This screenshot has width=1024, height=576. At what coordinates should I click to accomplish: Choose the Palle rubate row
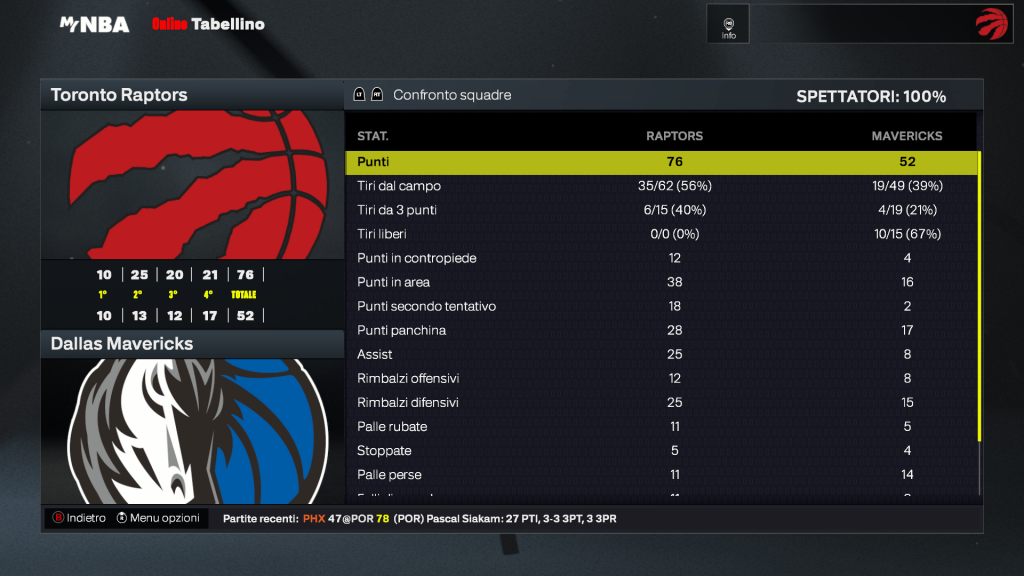point(660,426)
